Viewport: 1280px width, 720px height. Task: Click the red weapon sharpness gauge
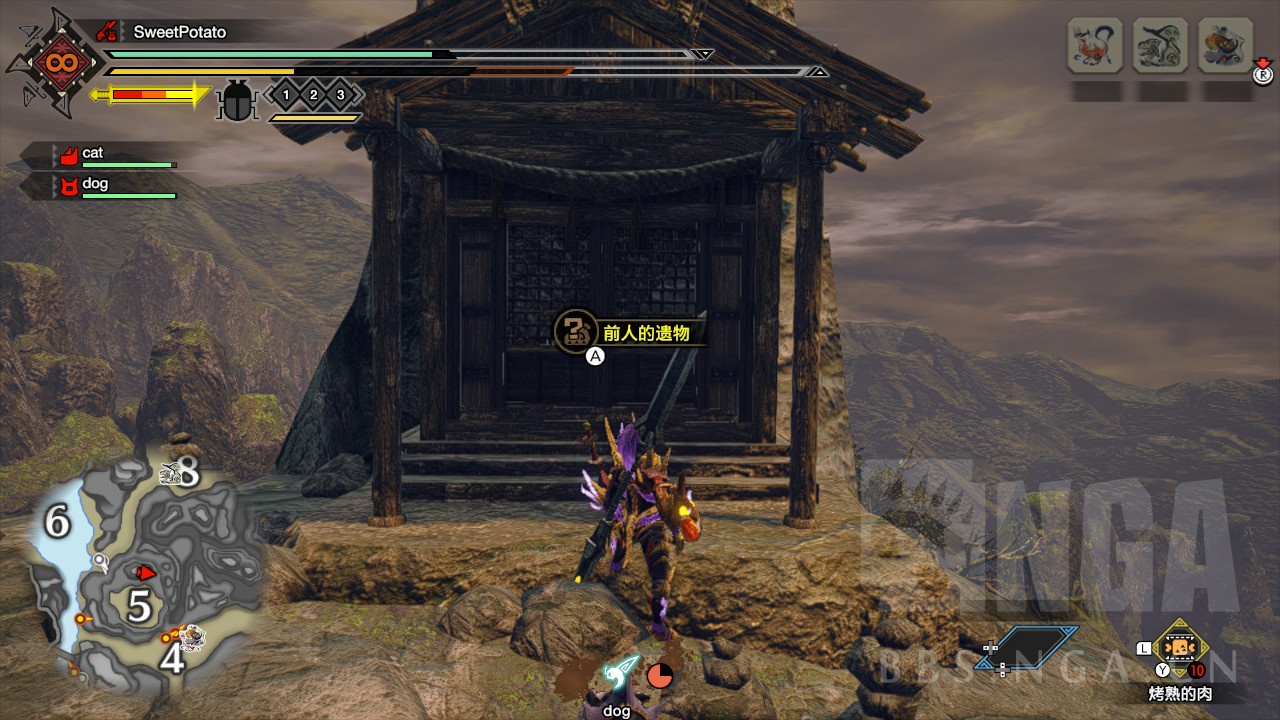pos(150,95)
